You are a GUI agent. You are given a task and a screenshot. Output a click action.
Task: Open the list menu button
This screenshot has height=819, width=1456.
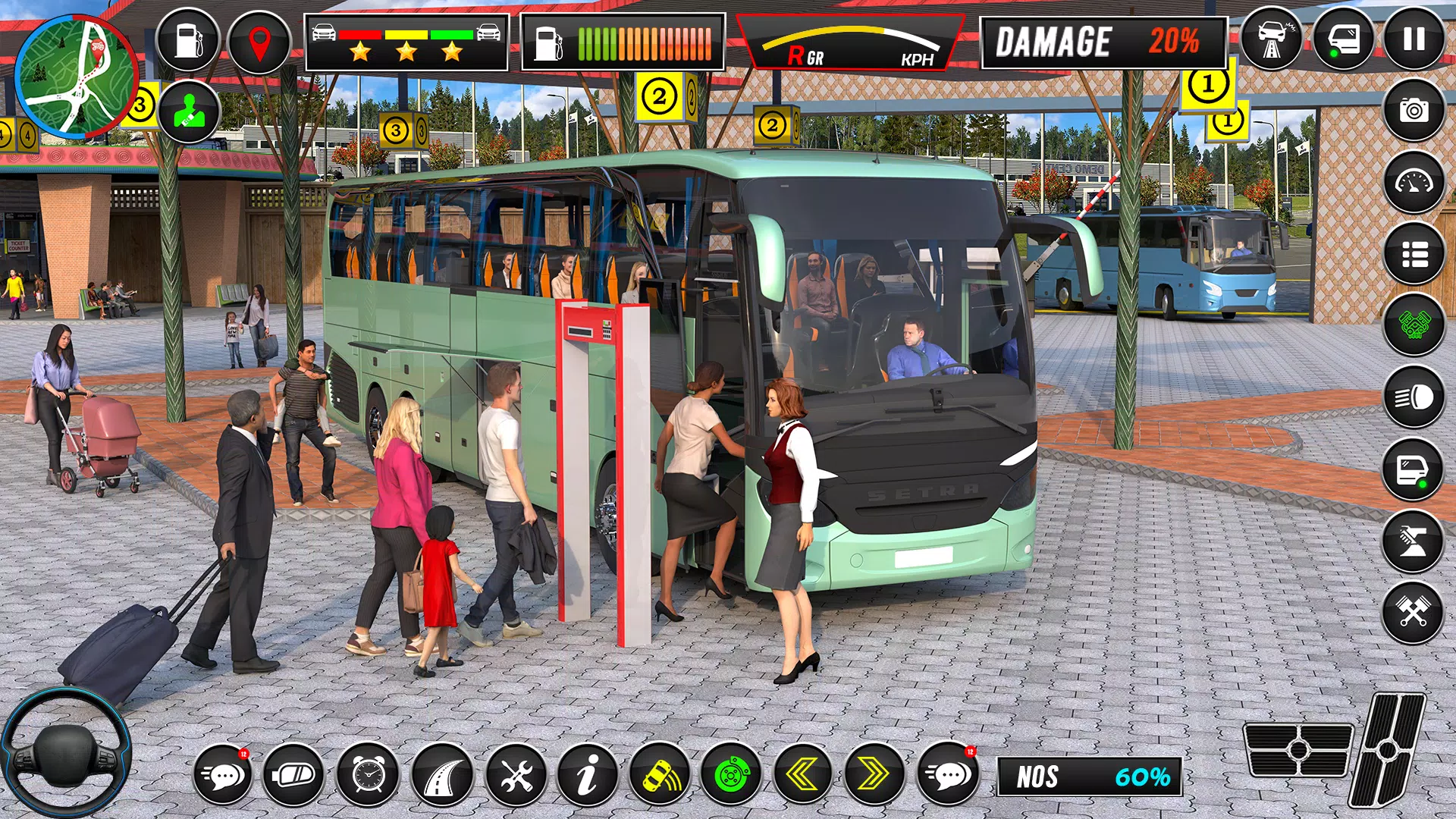(1414, 254)
